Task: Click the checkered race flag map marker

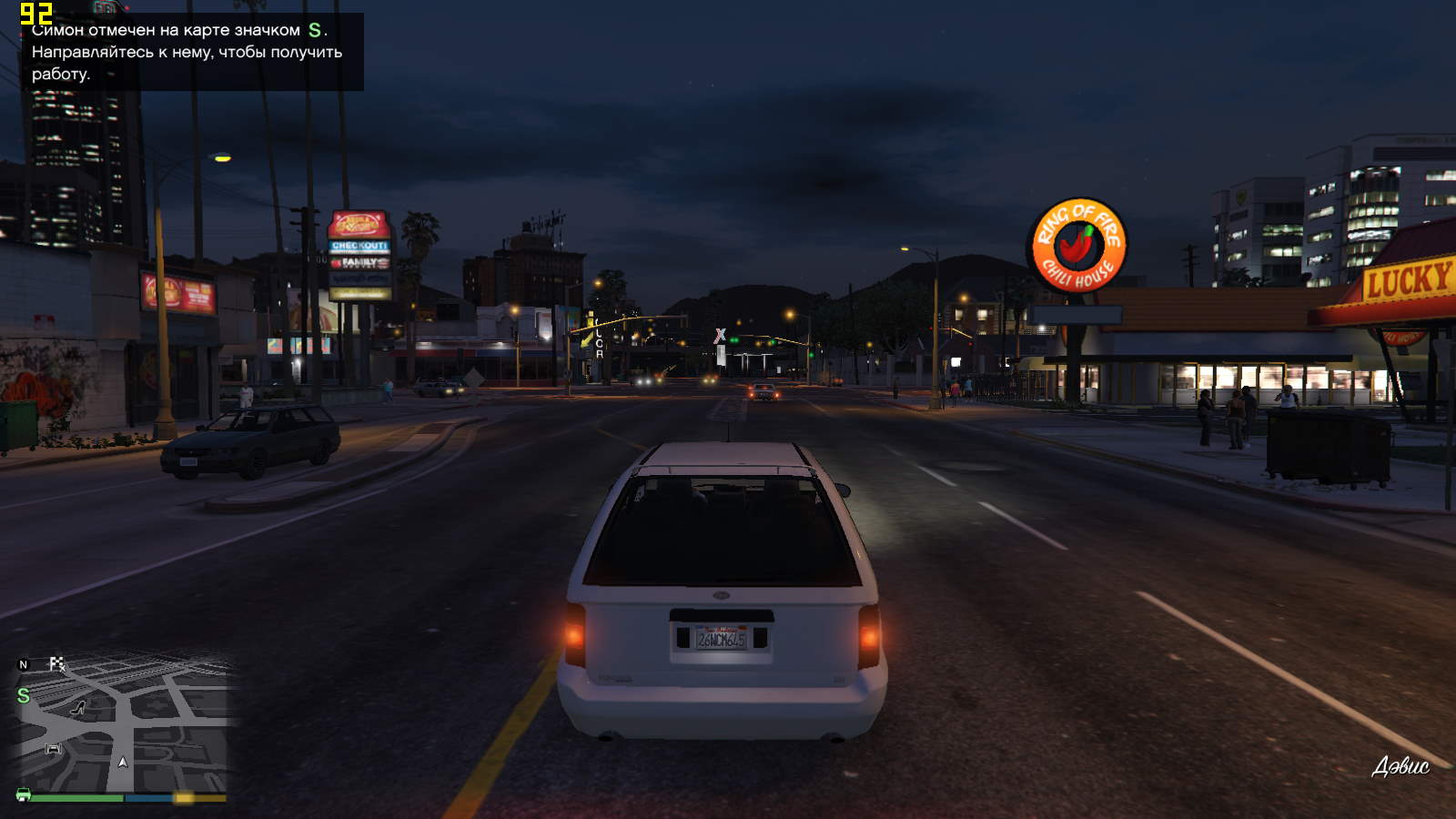Action: click(x=57, y=664)
